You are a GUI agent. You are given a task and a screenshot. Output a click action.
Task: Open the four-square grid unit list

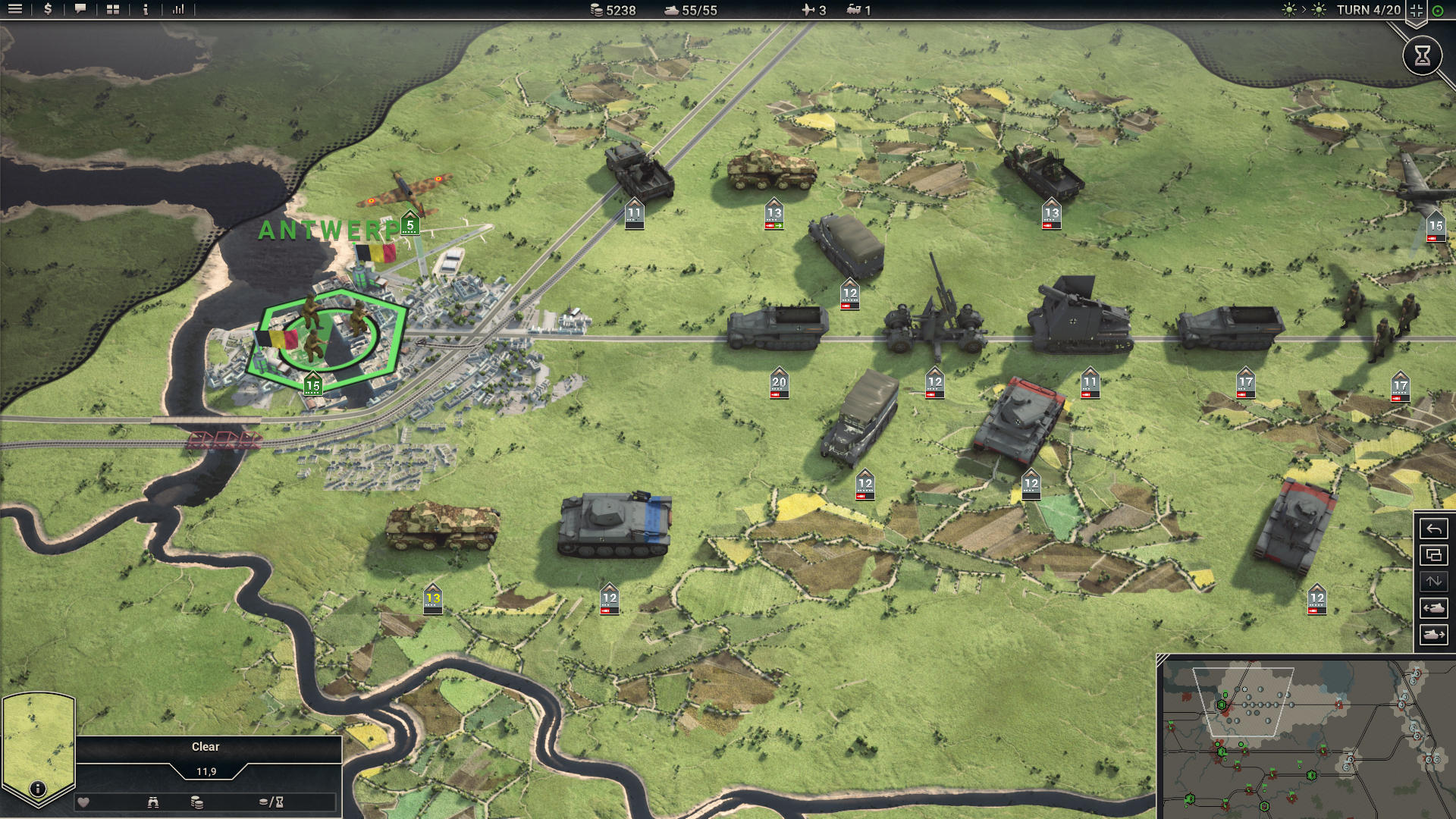113,10
